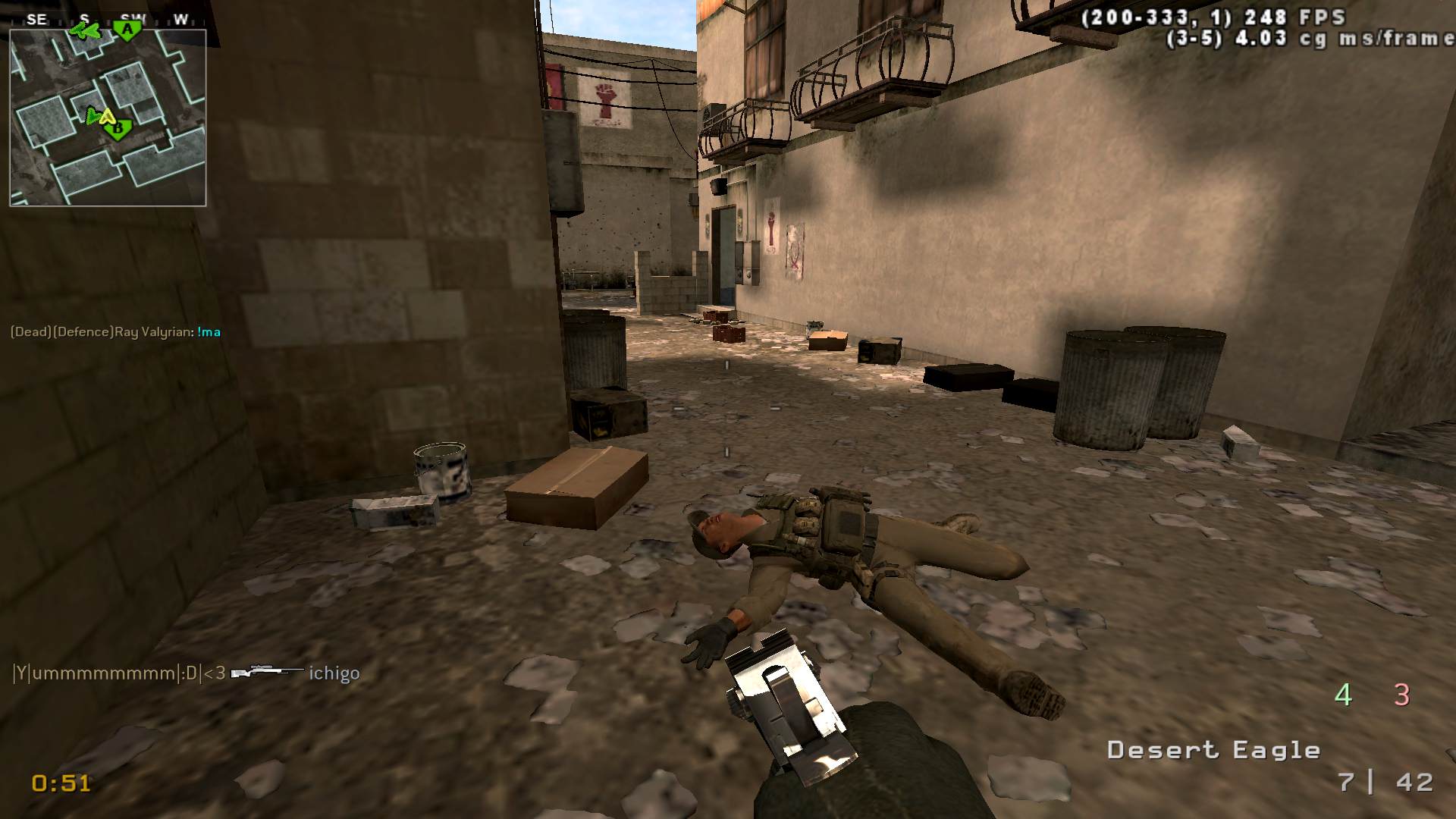Select the B bomb site marker
Viewport: 1456px width, 819px height.
pos(118,130)
